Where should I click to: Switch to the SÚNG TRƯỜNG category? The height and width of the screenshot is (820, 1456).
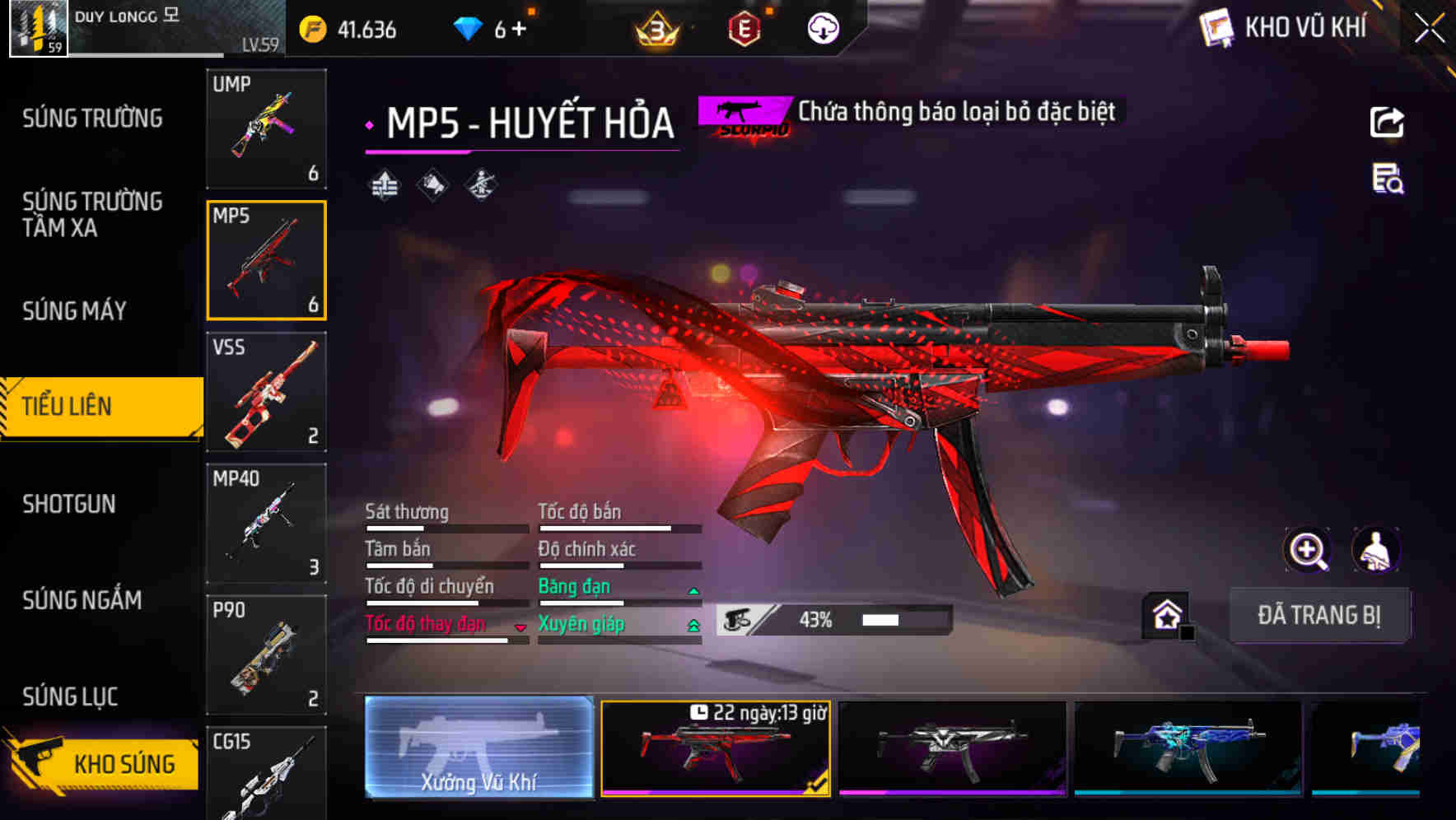coord(89,118)
